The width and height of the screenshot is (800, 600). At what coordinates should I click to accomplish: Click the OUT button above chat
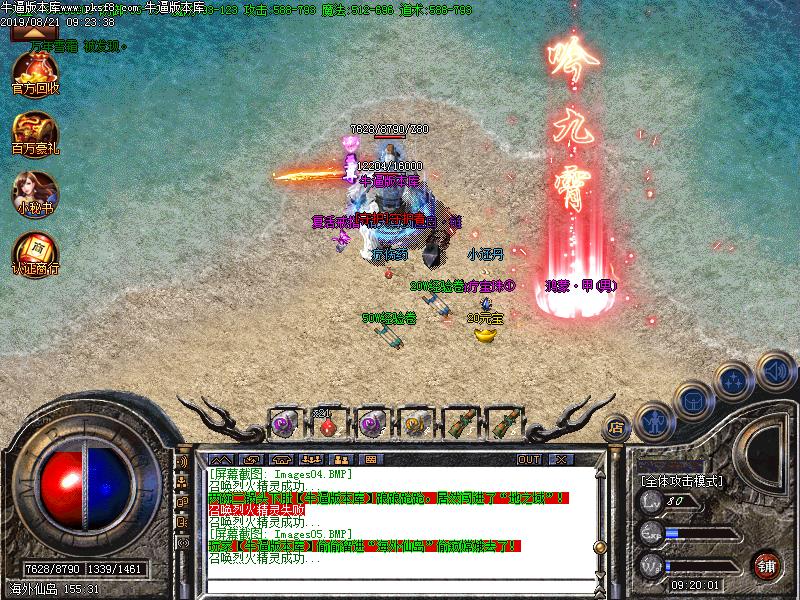pos(528,459)
